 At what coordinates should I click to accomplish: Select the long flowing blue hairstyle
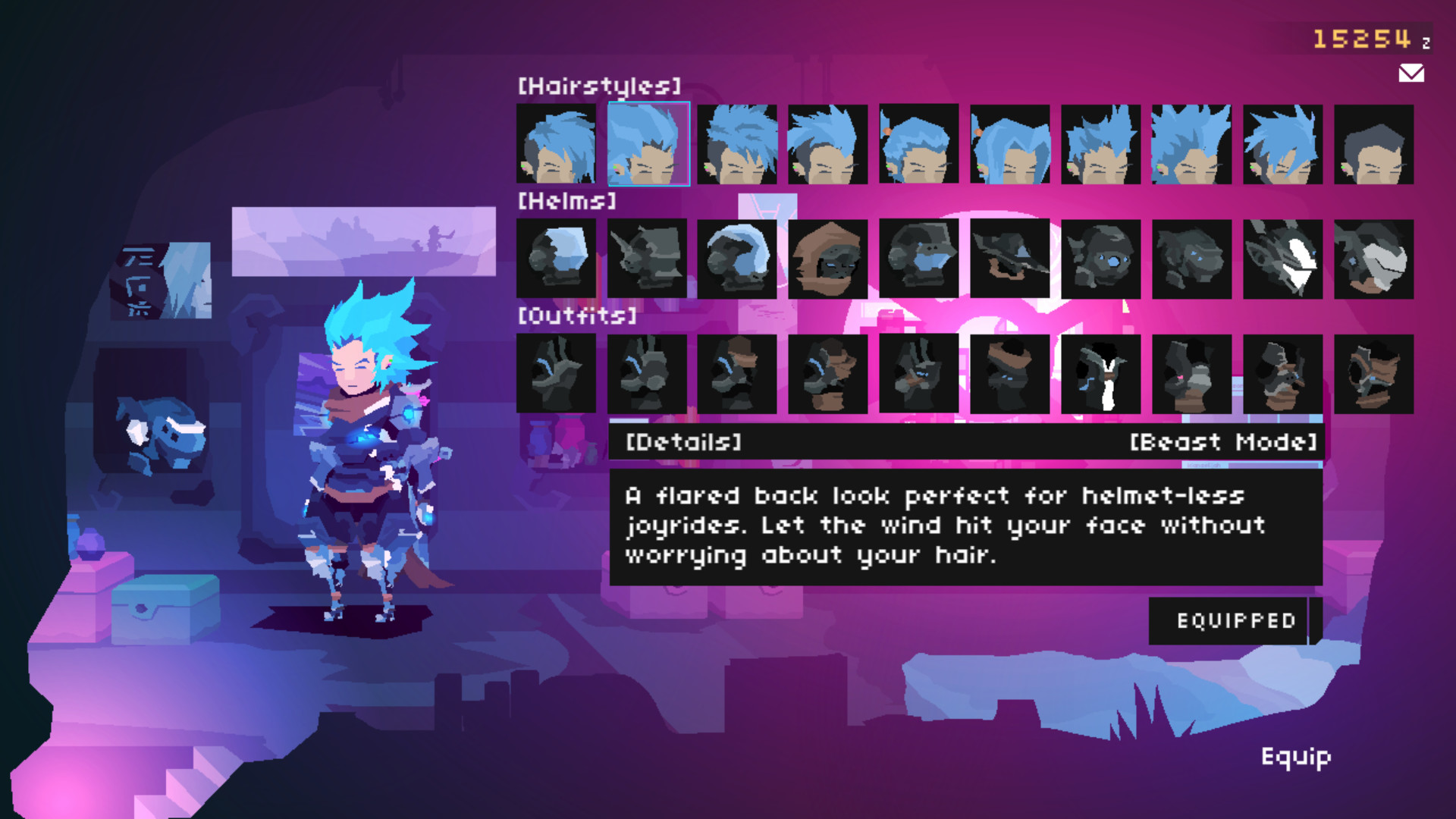pyautogui.click(x=1011, y=144)
